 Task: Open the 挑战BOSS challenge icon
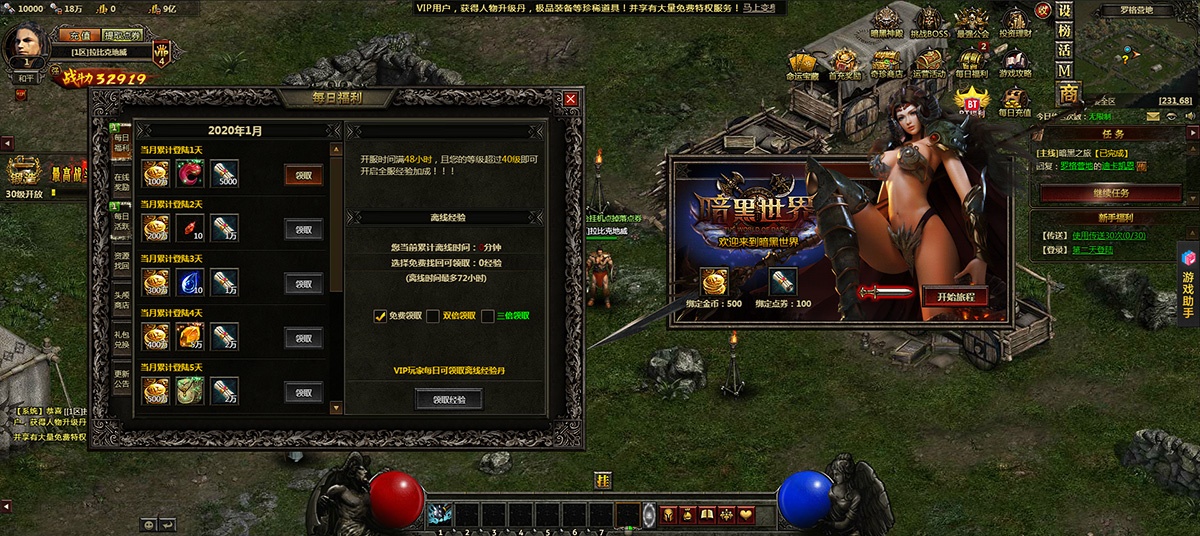click(x=931, y=23)
